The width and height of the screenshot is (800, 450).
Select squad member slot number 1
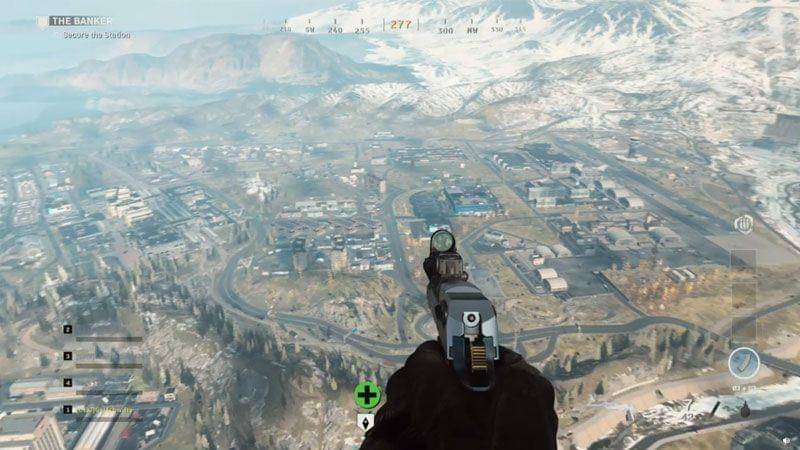pos(68,409)
